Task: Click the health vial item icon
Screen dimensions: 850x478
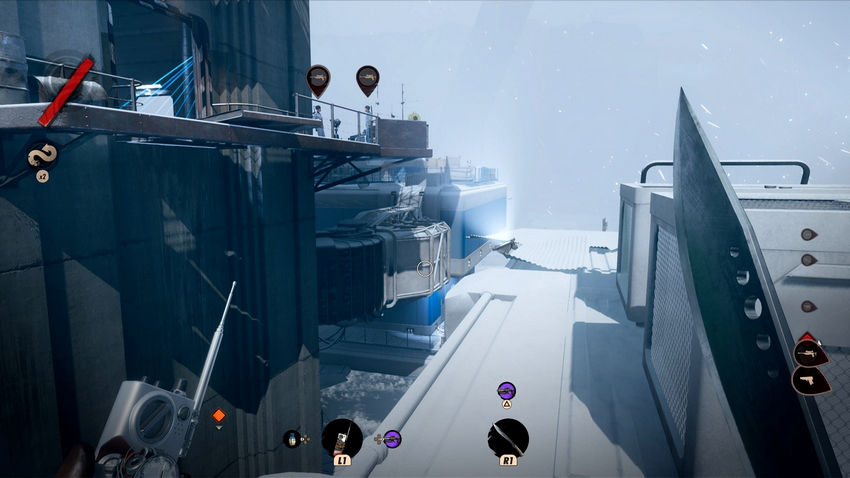Action: (x=292, y=438)
